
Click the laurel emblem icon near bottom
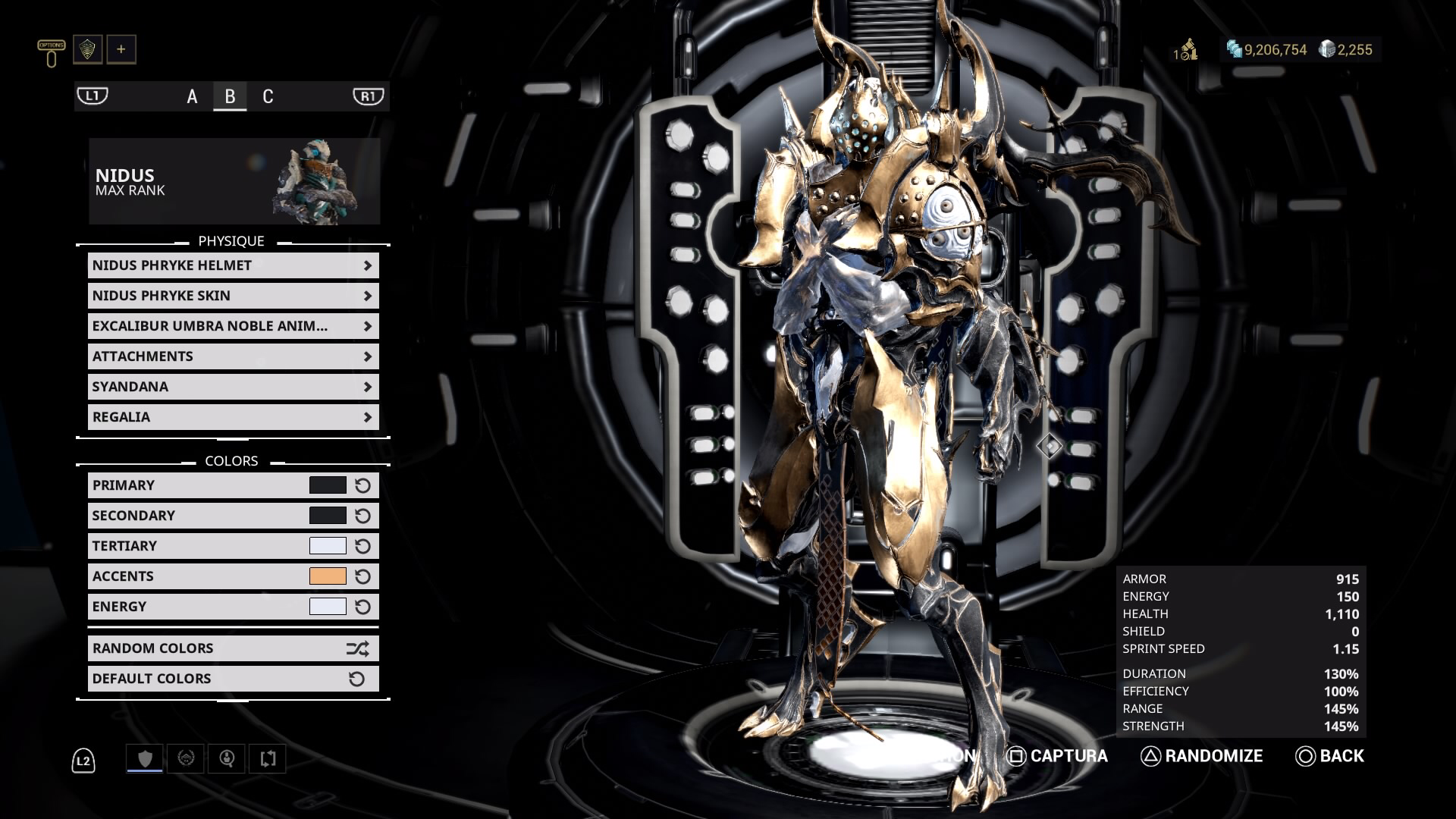tap(186, 758)
